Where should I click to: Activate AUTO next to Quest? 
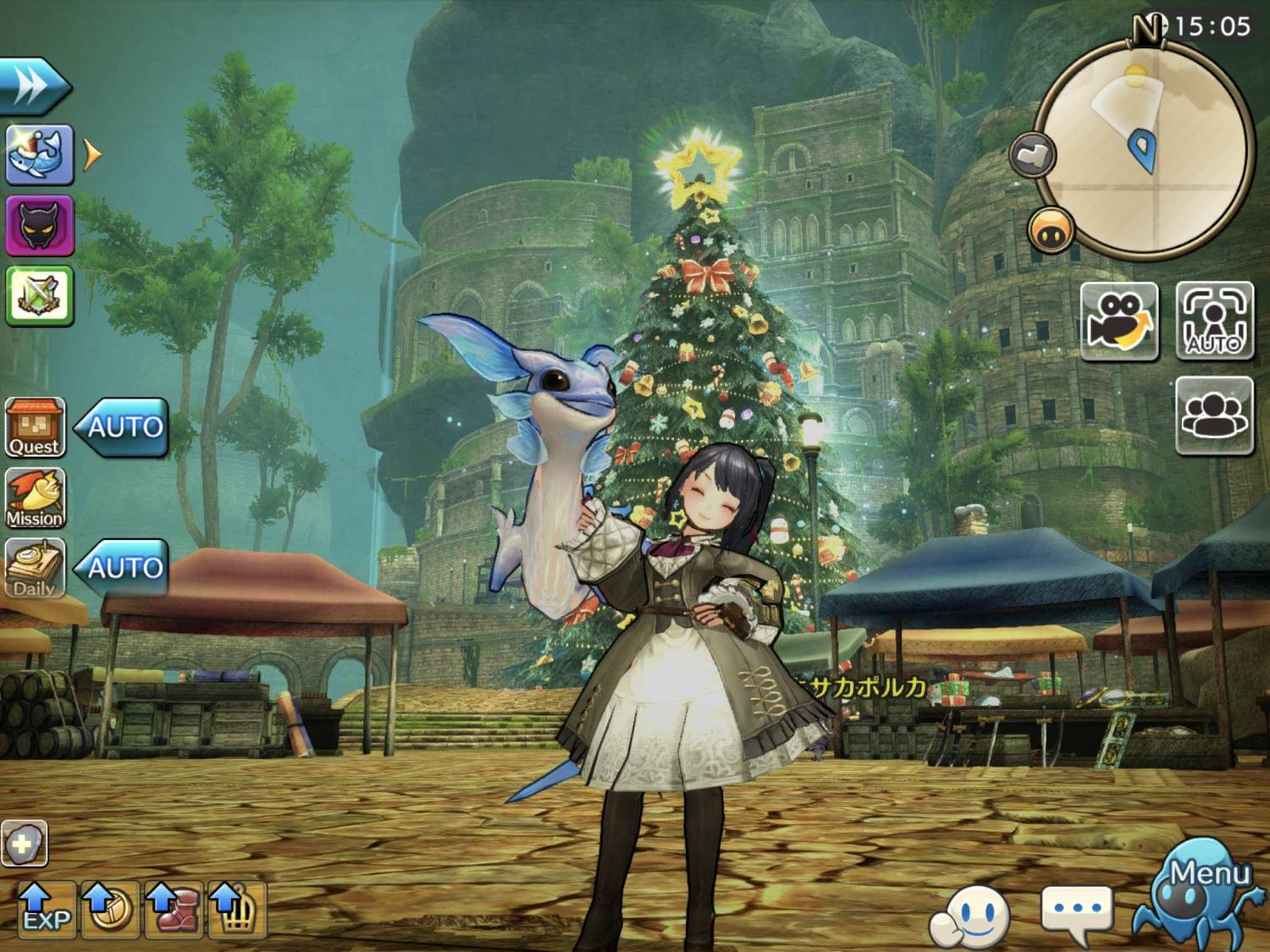click(122, 427)
